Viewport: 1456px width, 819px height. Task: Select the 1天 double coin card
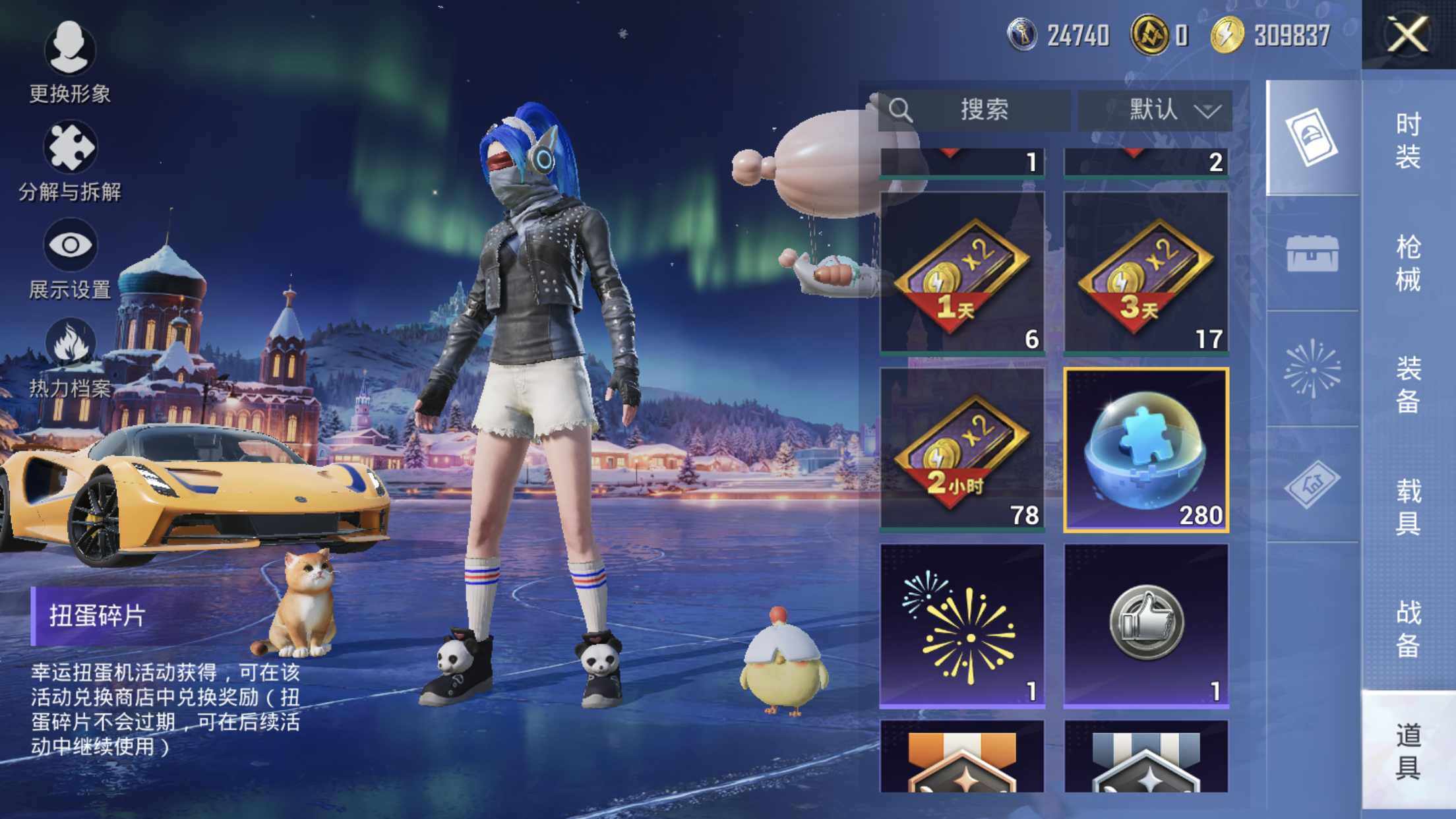[962, 274]
